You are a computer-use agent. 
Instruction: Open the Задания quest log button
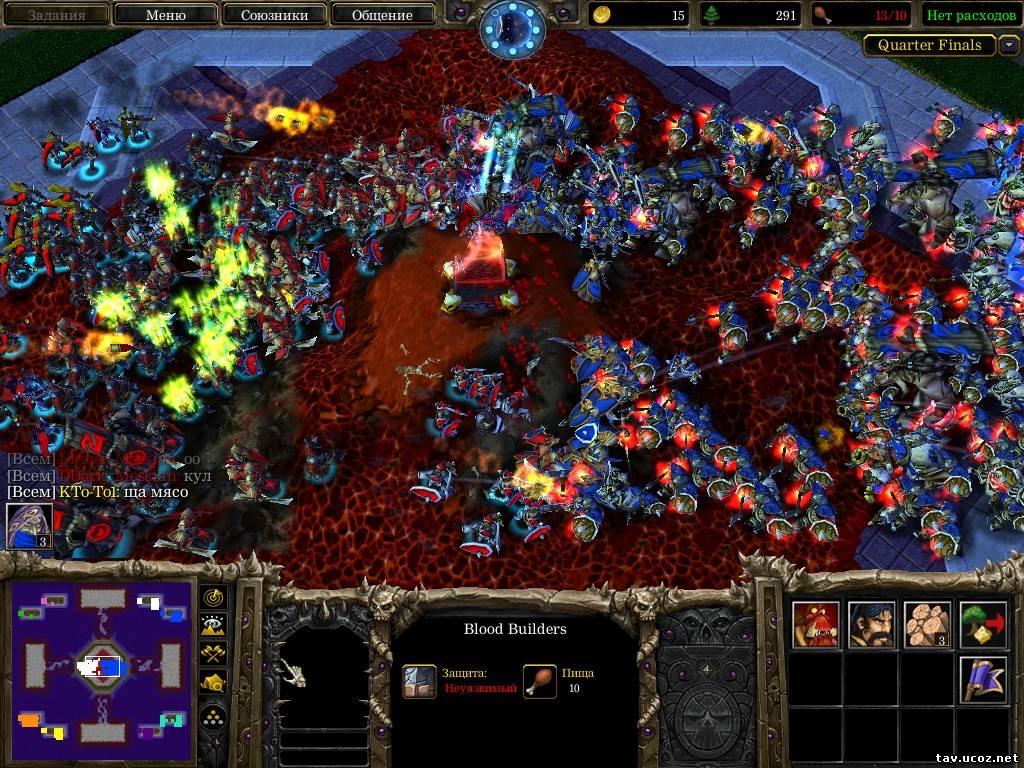[55, 15]
